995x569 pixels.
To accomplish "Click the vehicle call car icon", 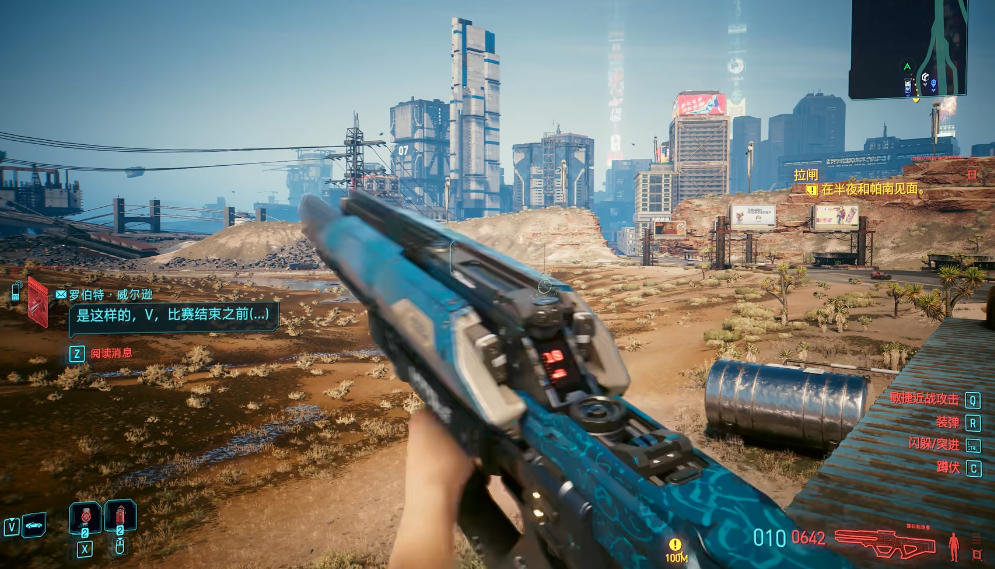I will tap(34, 524).
